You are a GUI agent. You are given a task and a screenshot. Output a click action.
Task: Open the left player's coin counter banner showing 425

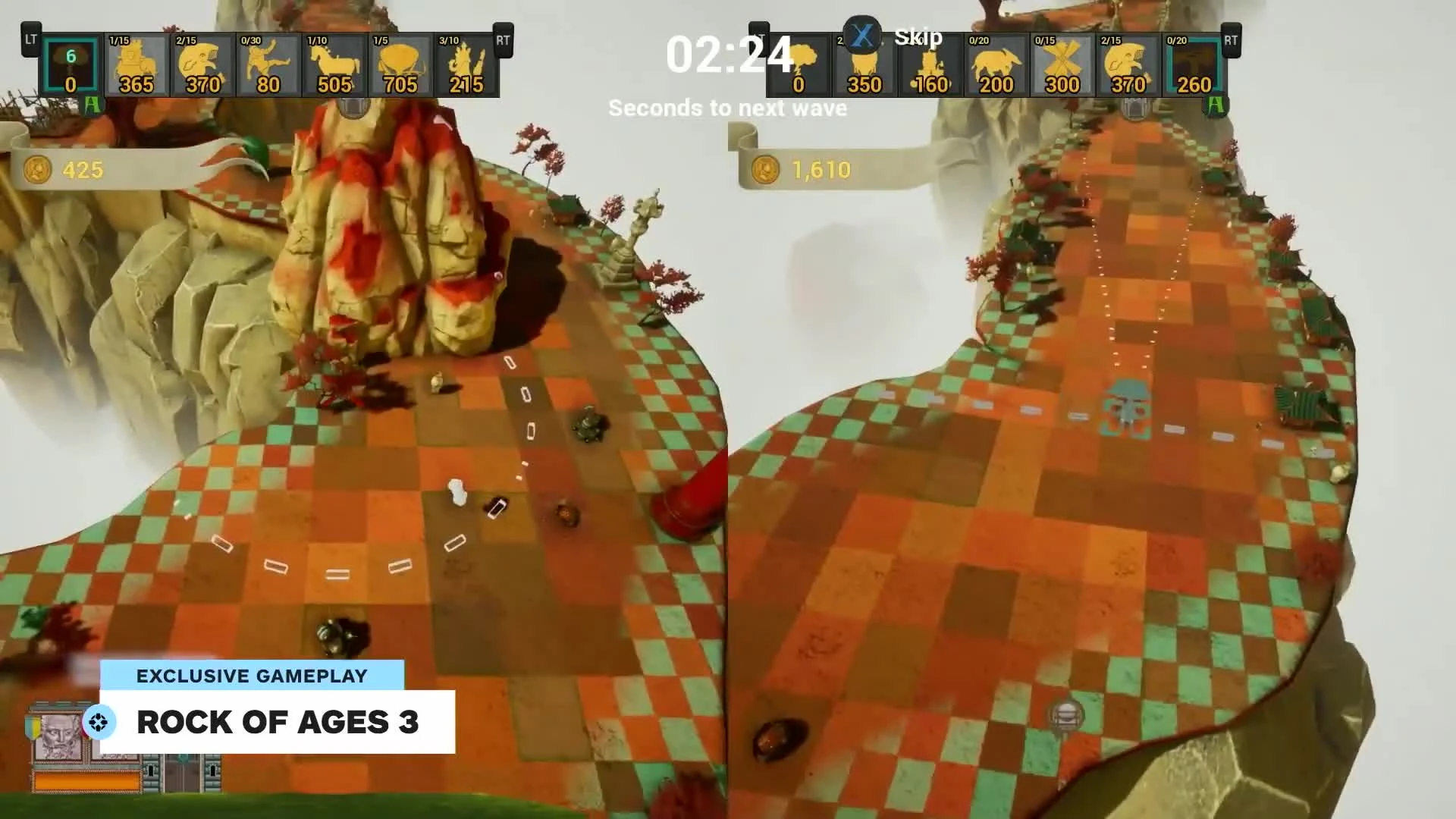pos(83,168)
